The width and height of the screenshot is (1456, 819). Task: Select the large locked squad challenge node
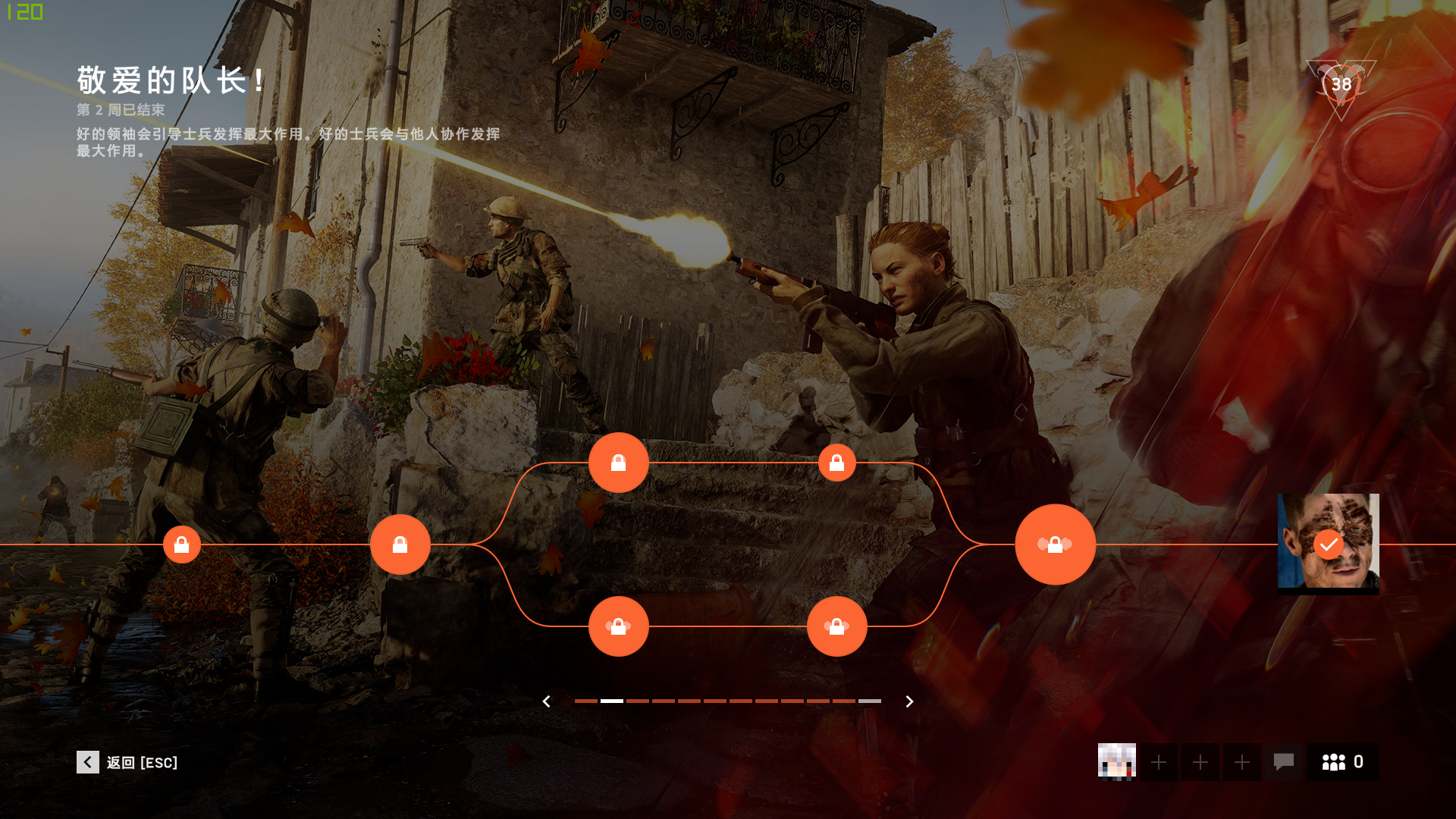click(1055, 544)
